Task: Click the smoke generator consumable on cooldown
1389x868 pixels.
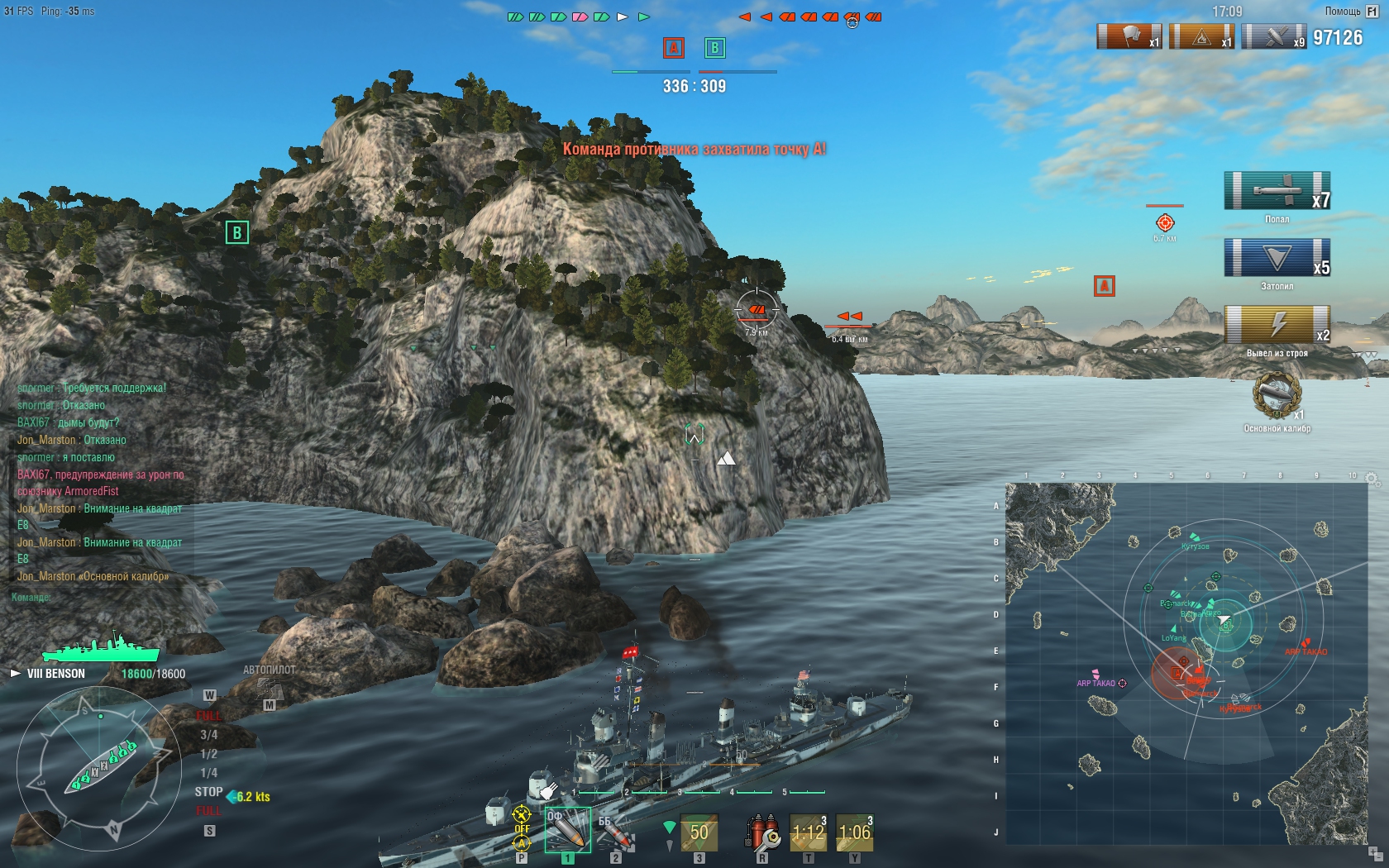Action: click(808, 832)
